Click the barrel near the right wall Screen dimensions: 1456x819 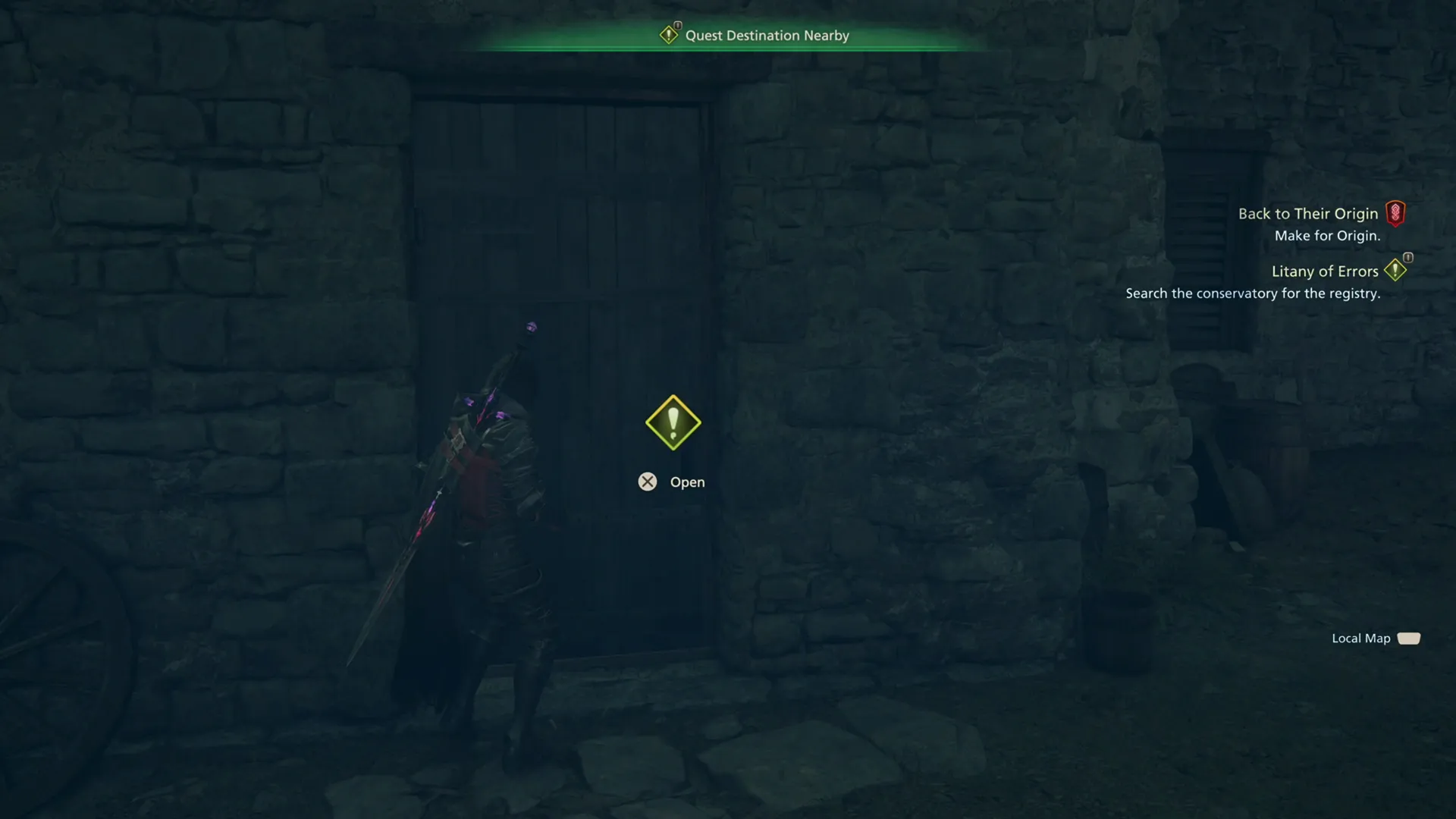click(x=1115, y=629)
